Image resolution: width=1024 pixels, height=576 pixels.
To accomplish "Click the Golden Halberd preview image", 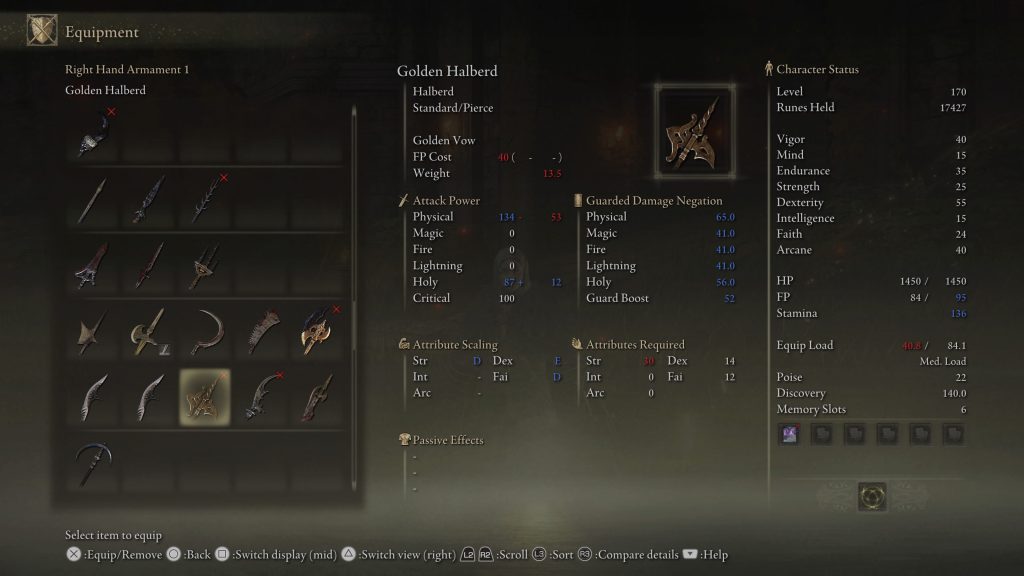I will 693,130.
